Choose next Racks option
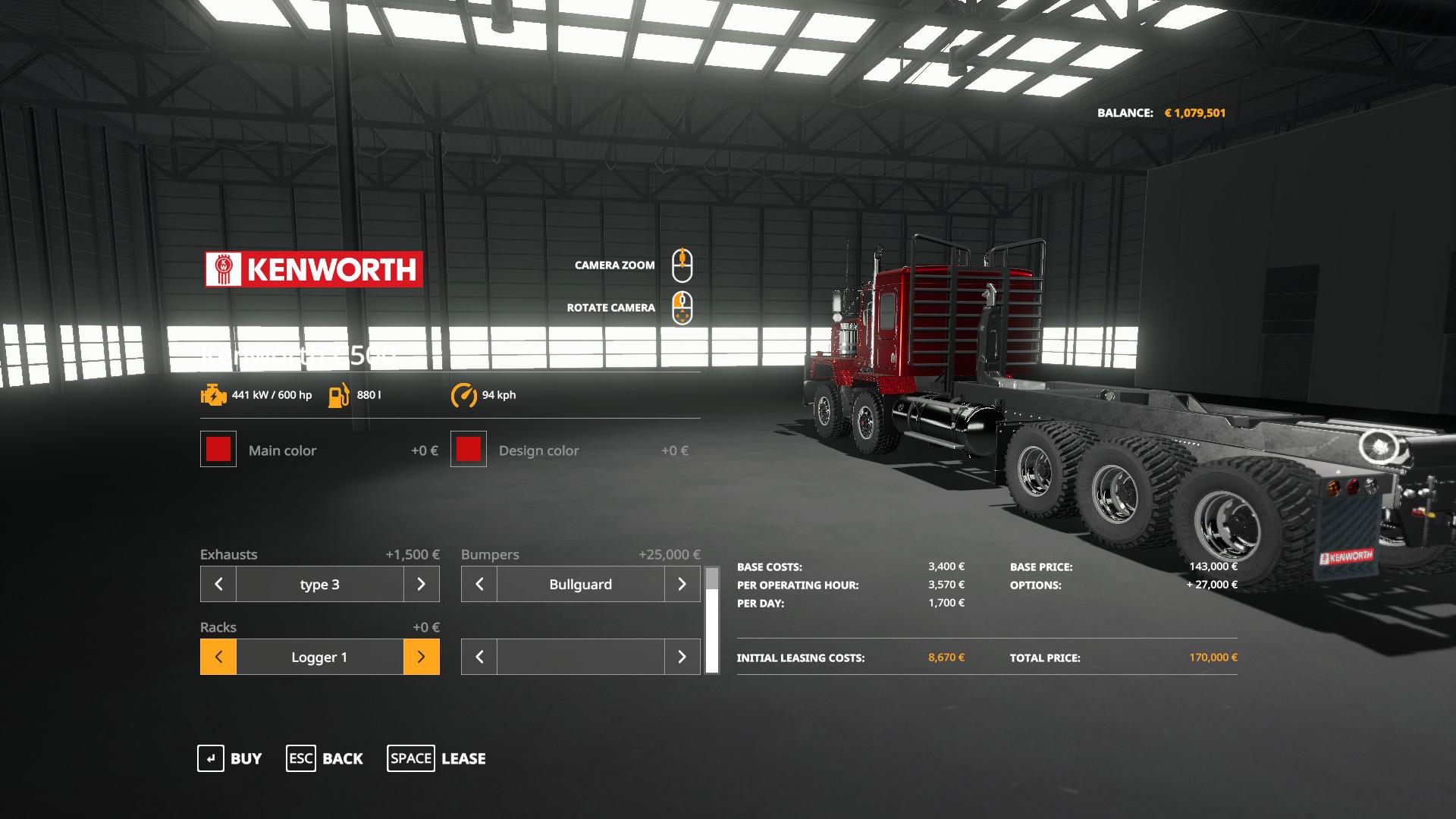The width and height of the screenshot is (1456, 819). click(421, 657)
